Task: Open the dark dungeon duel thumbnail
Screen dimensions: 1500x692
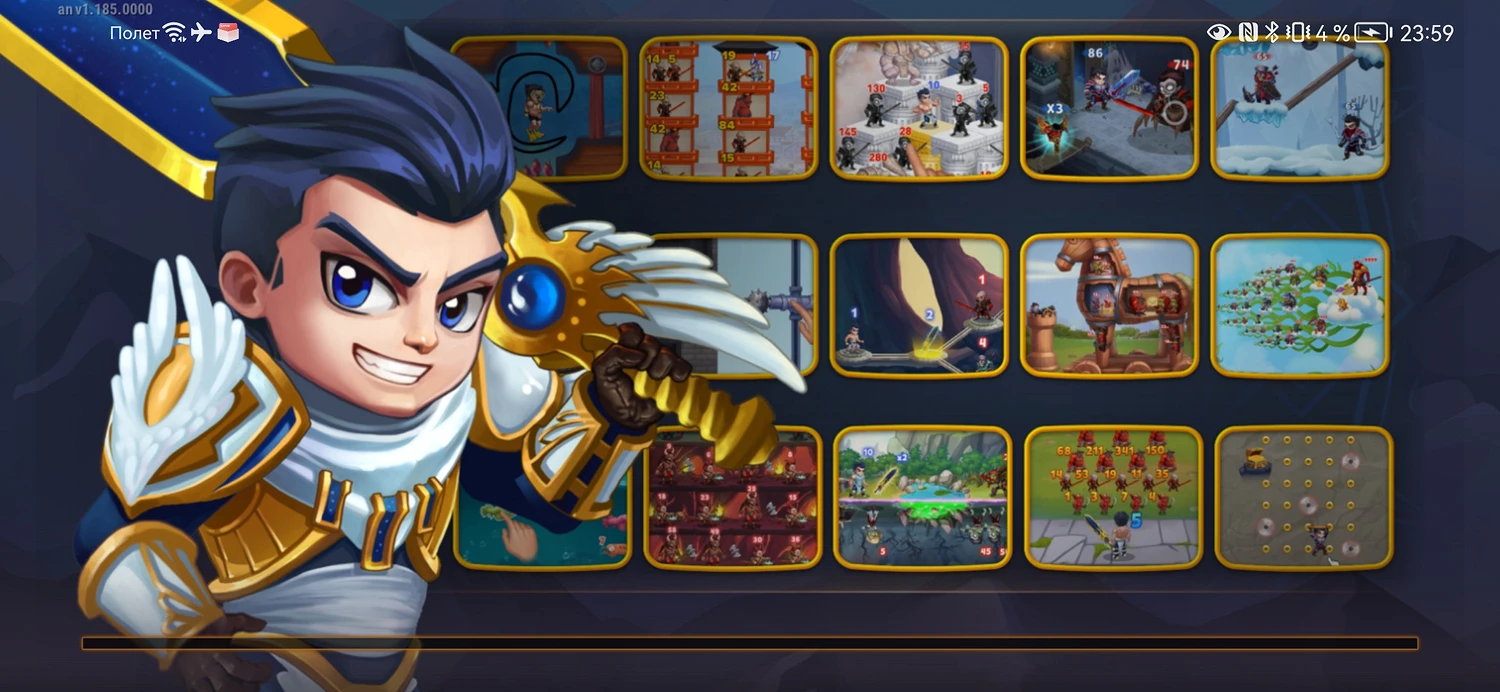Action: coord(1108,108)
